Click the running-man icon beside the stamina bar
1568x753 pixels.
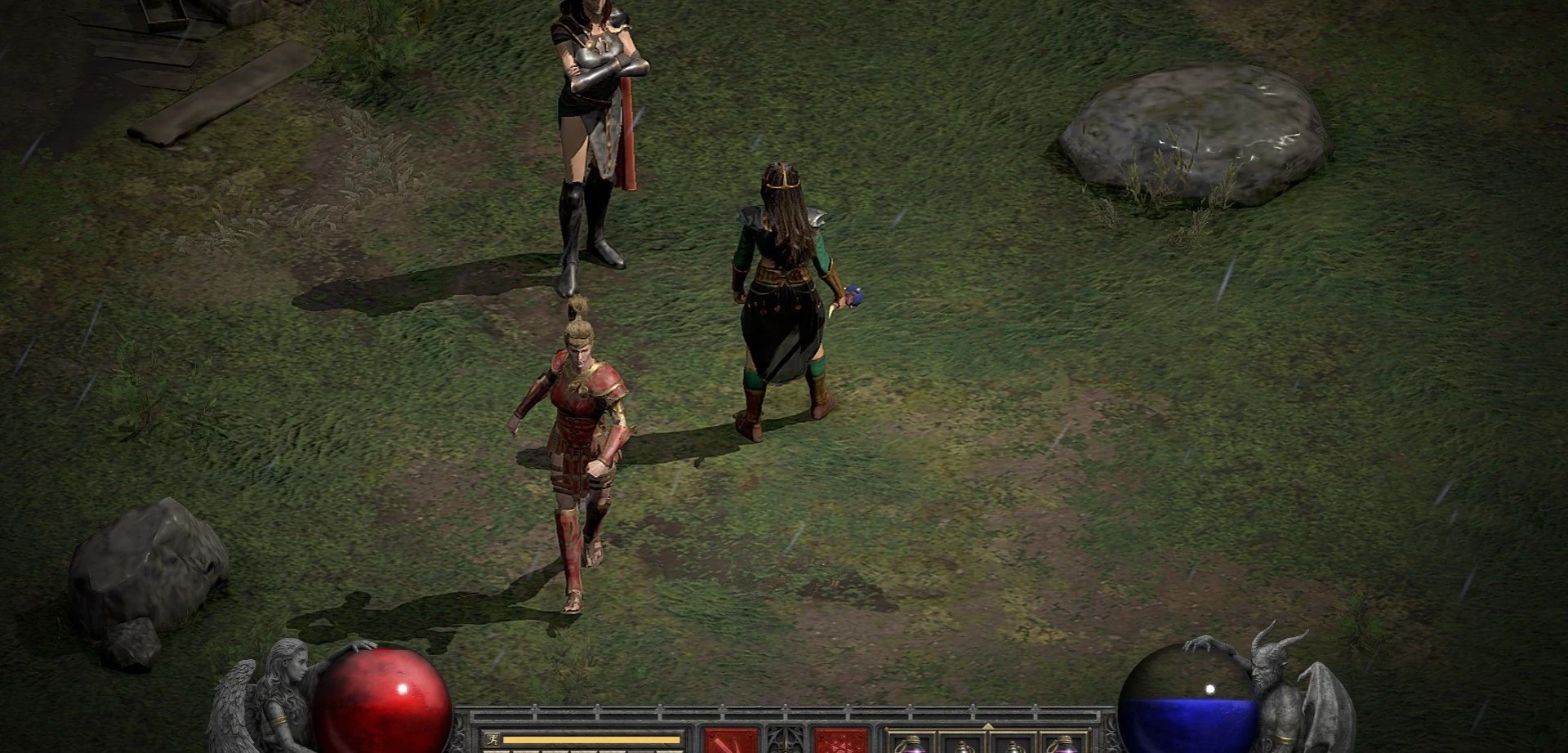(492, 740)
